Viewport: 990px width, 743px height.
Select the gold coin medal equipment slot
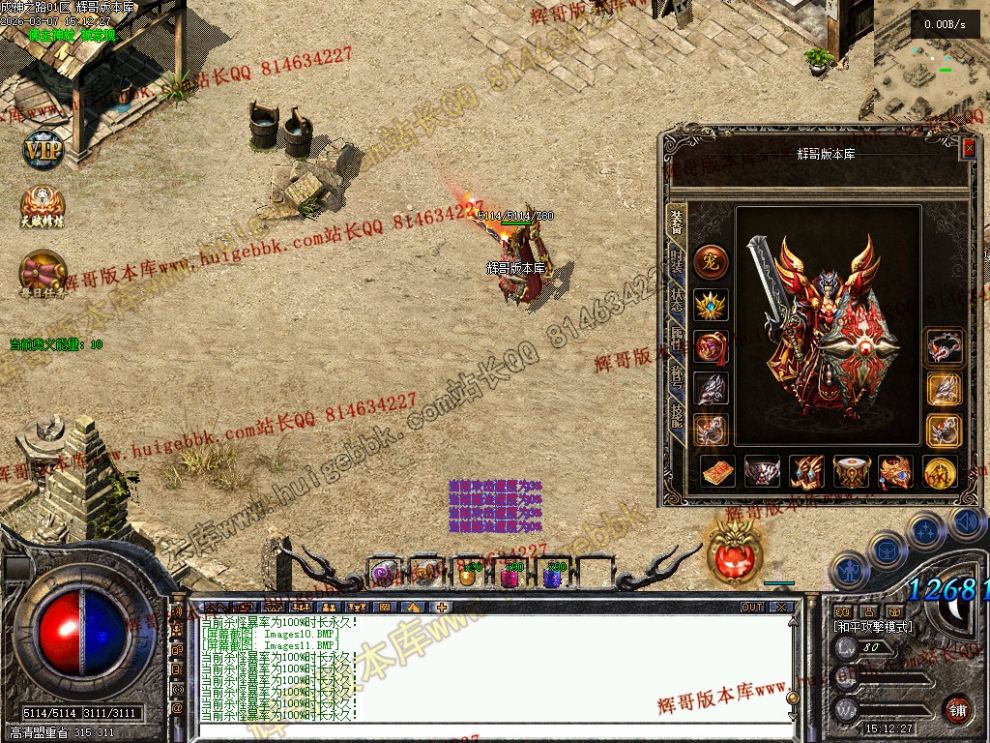coord(940,472)
